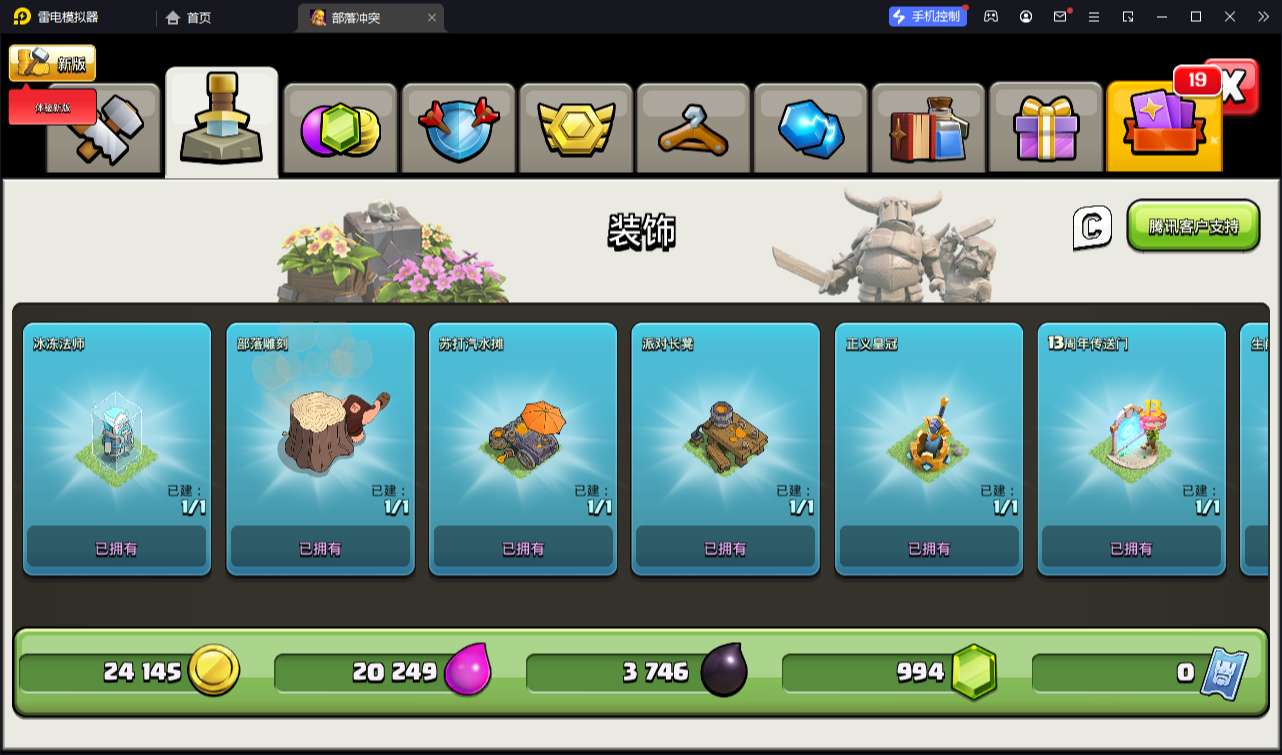The width and height of the screenshot is (1282, 755).
Task: Open the purple gift box tab
Action: pos(1046,130)
